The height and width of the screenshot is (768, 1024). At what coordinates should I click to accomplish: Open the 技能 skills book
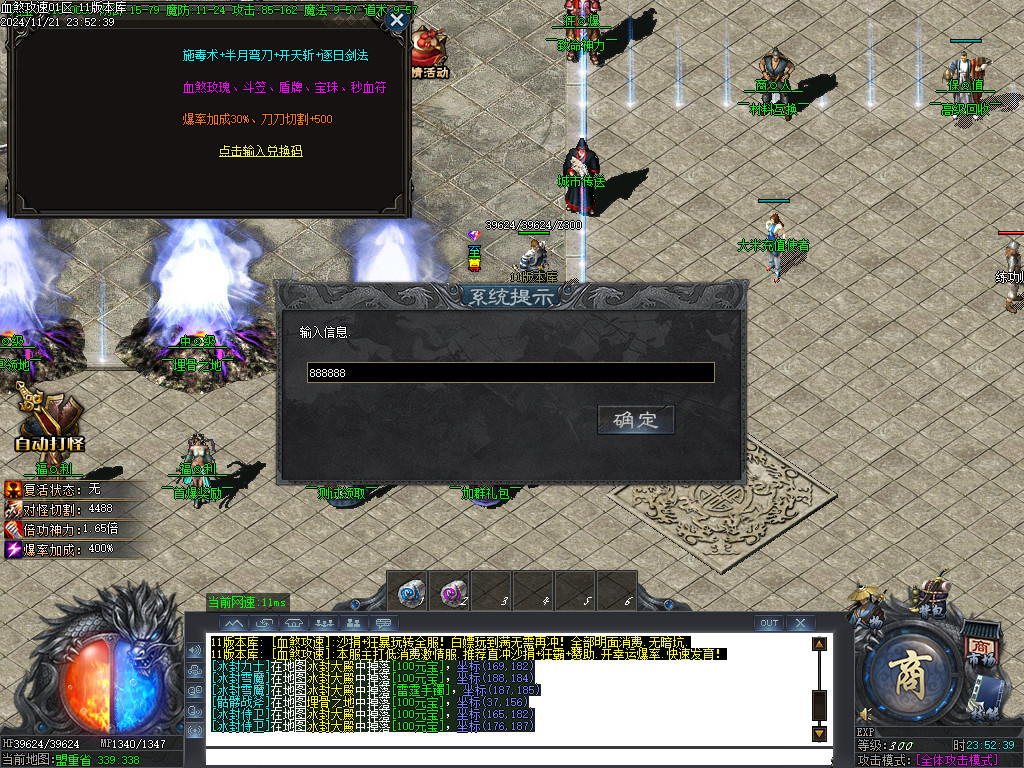[990, 699]
